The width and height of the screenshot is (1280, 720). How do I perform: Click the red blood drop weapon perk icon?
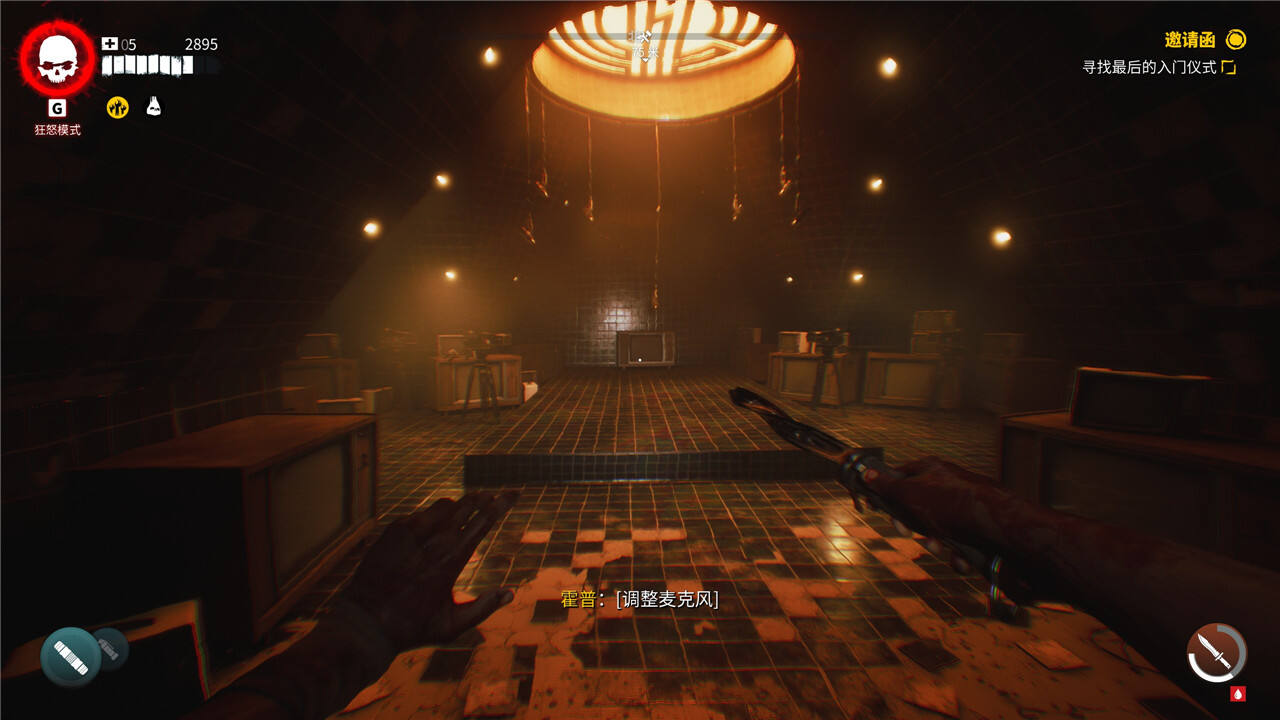(x=1238, y=693)
